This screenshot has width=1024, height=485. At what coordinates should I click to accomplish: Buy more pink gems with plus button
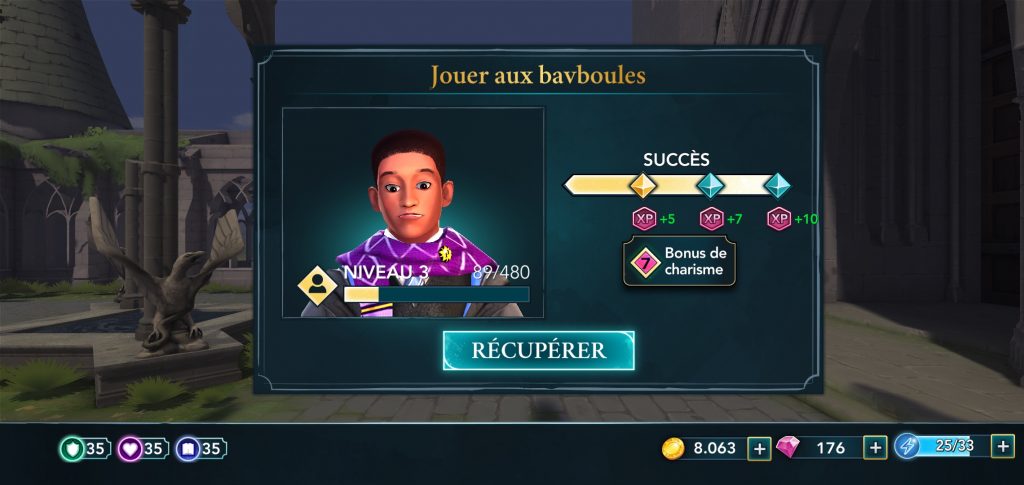[875, 449]
